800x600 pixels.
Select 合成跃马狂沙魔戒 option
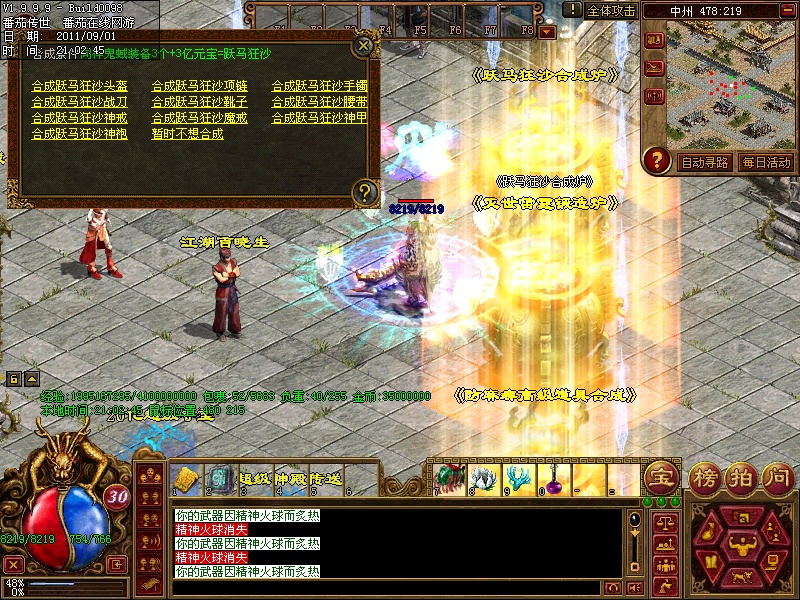point(200,118)
